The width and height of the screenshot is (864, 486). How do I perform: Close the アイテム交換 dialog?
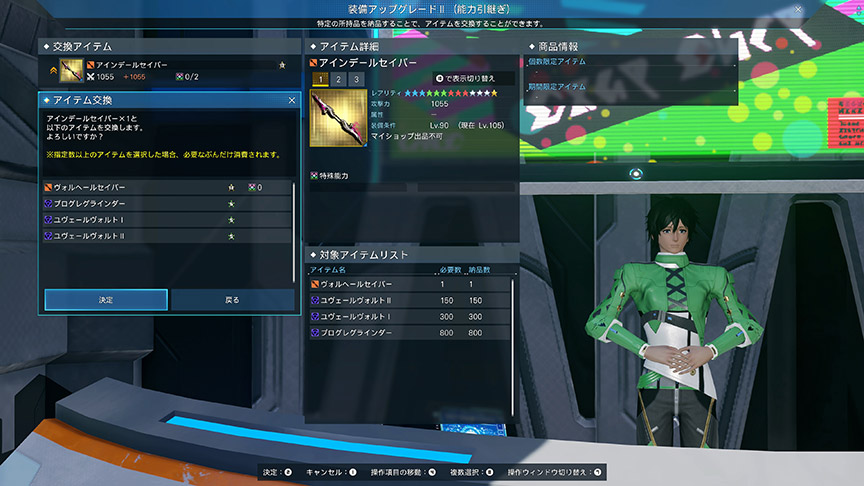pos(291,101)
